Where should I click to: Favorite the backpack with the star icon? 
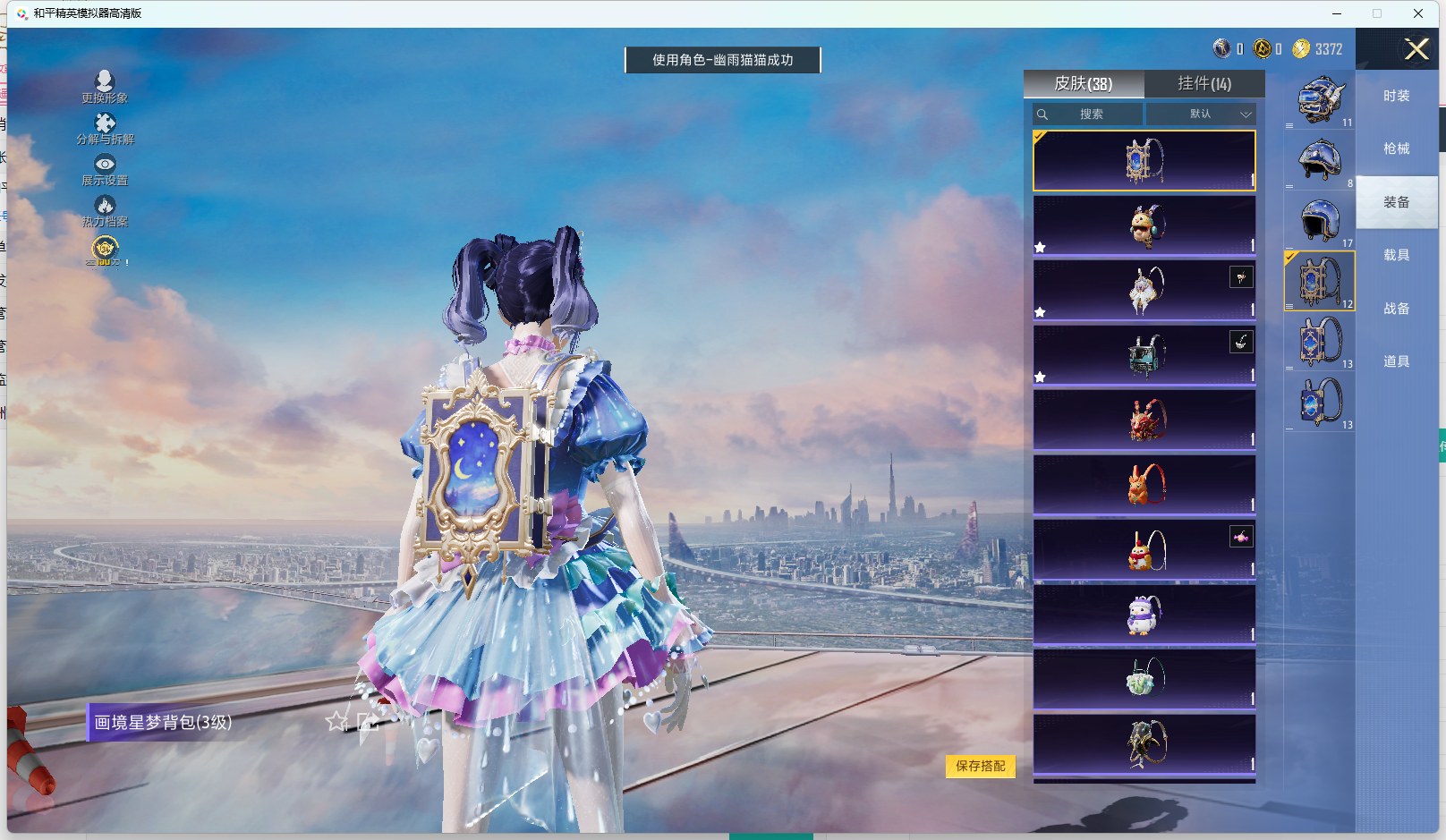pos(336,721)
